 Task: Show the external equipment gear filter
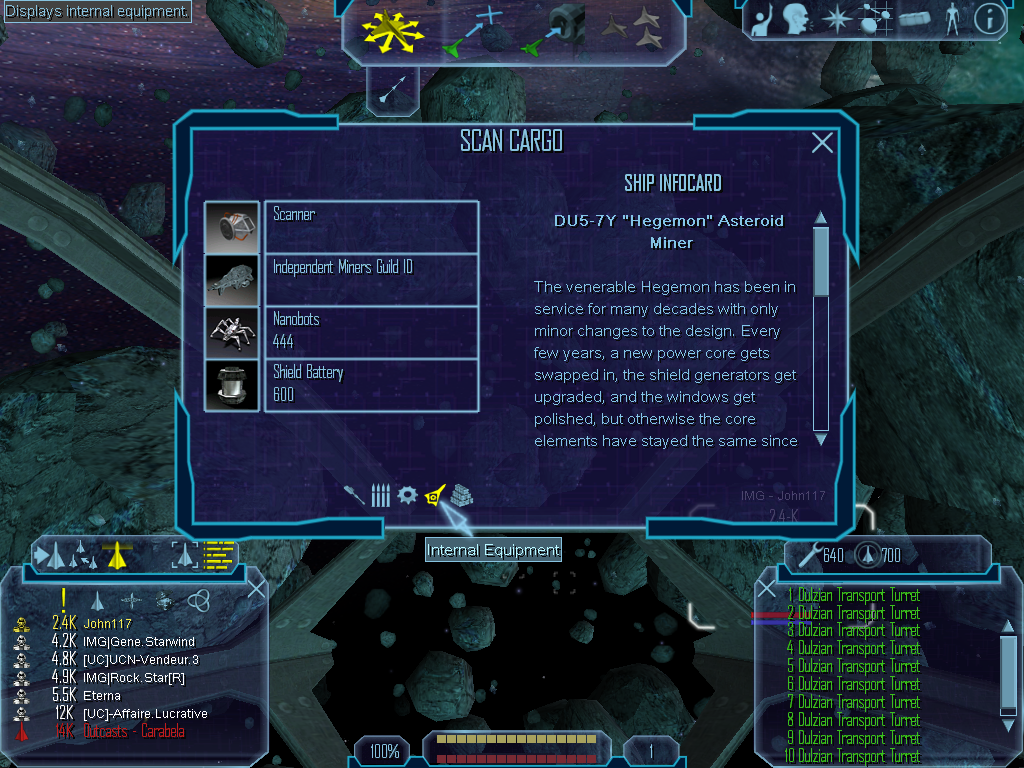coord(407,495)
